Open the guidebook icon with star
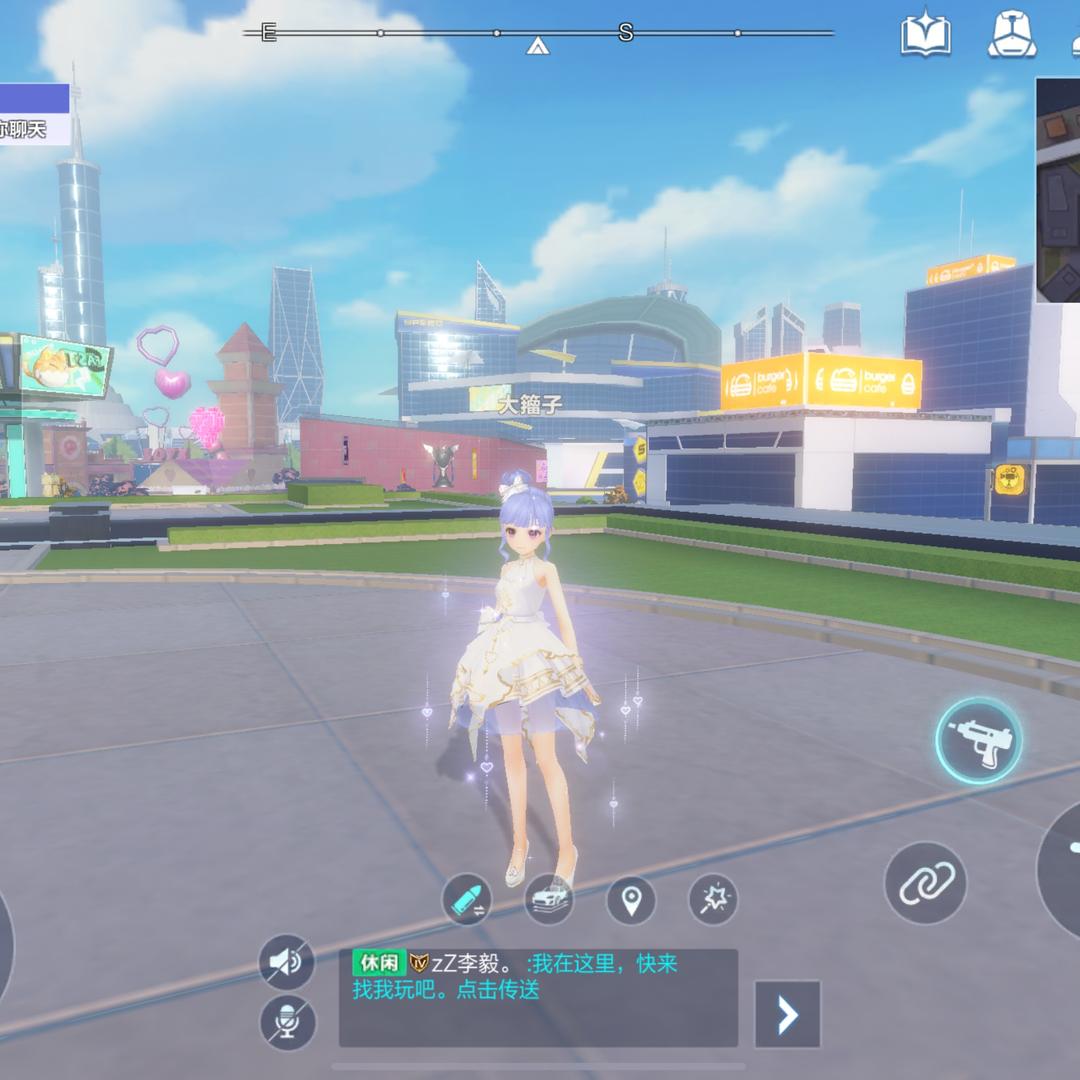The image size is (1080, 1080). coord(925,35)
